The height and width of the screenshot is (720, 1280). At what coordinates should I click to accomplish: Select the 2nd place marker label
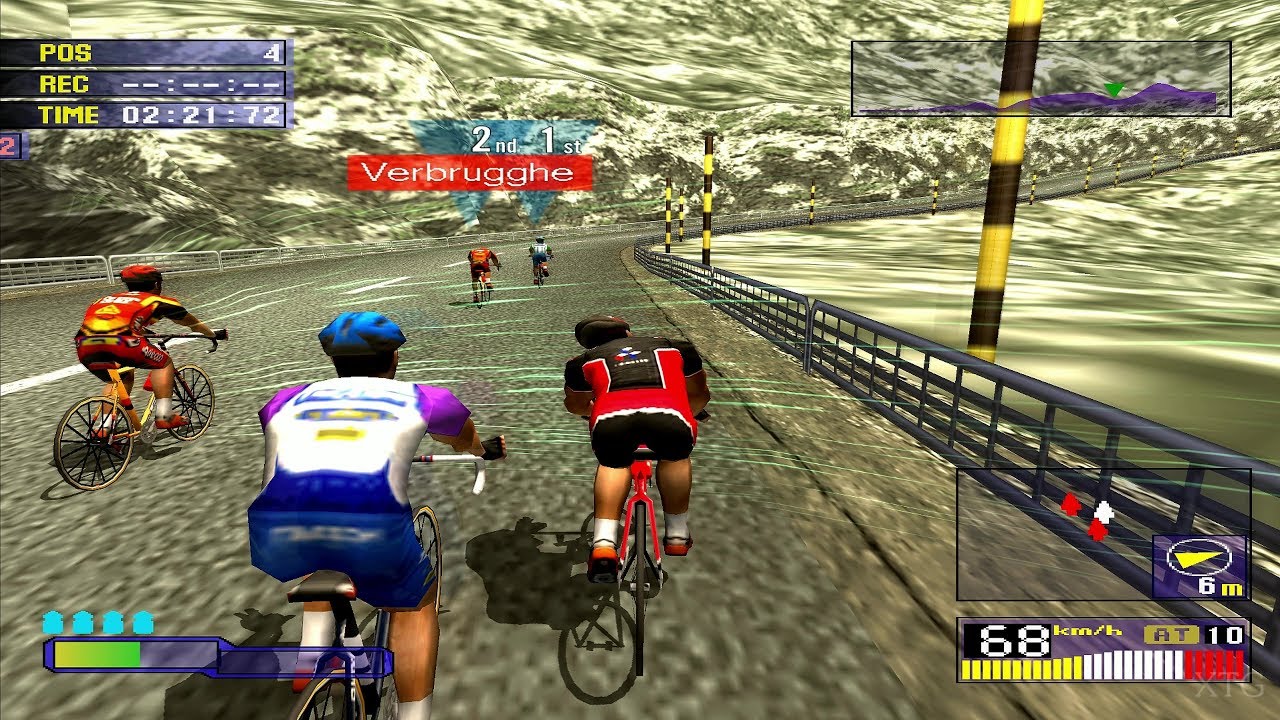(495, 140)
